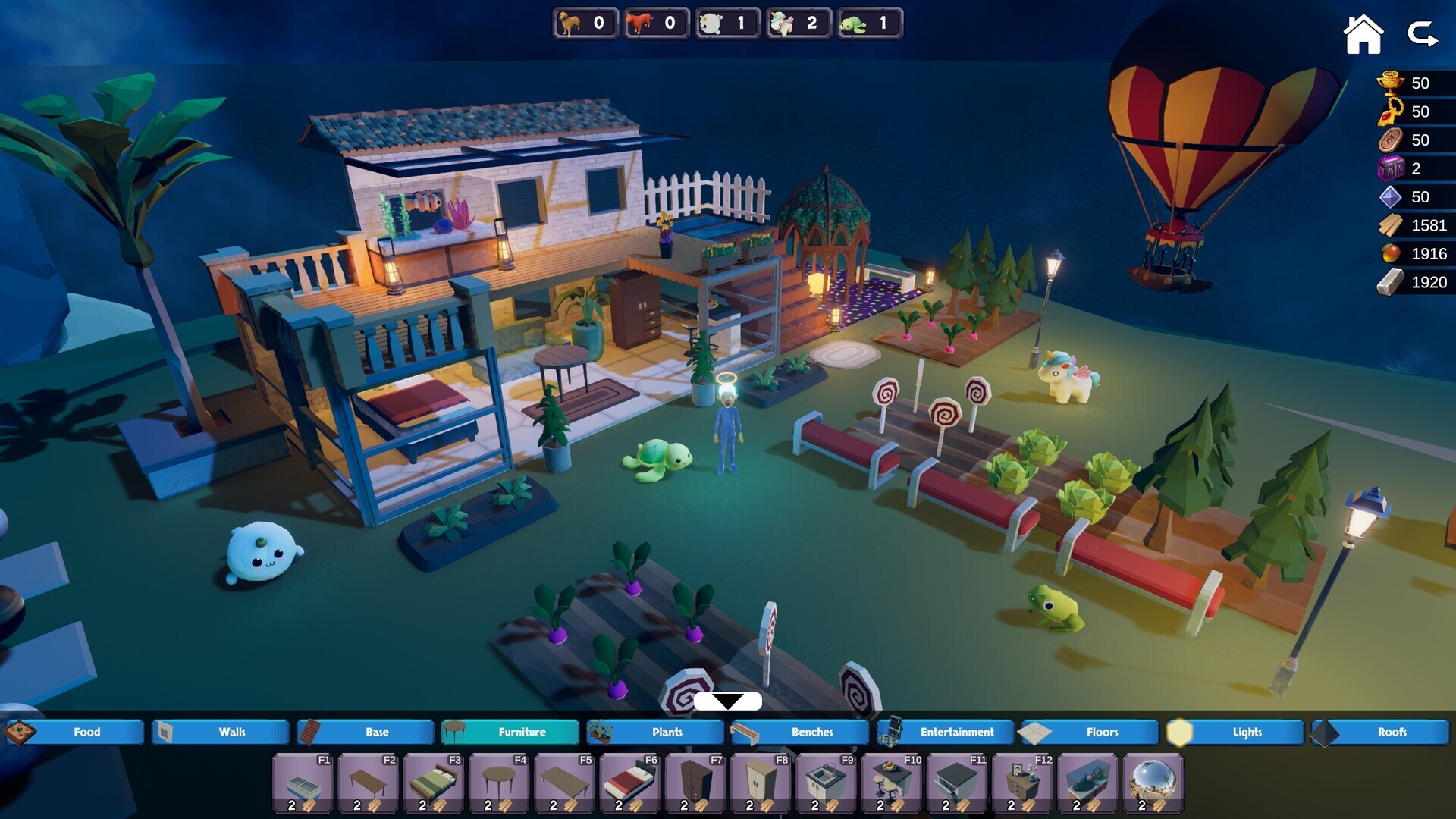Select the Walls category button
The height and width of the screenshot is (819, 1456).
point(220,732)
